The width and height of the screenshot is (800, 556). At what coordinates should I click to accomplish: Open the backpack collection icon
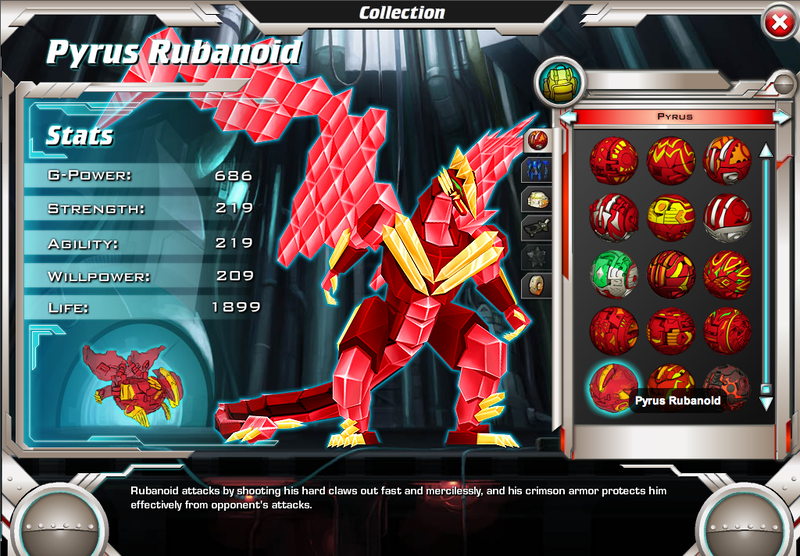pos(559,82)
